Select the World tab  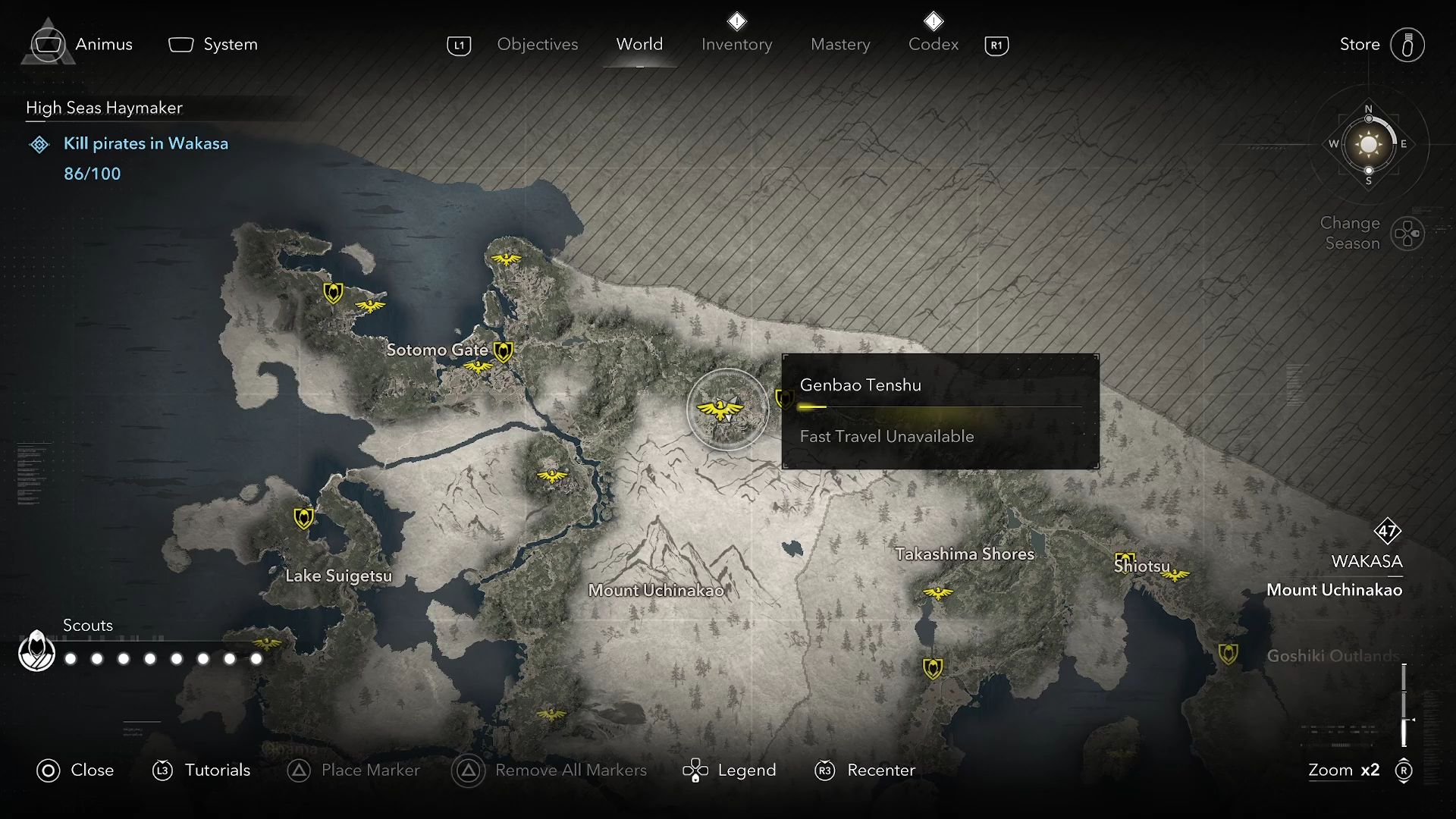coord(639,45)
